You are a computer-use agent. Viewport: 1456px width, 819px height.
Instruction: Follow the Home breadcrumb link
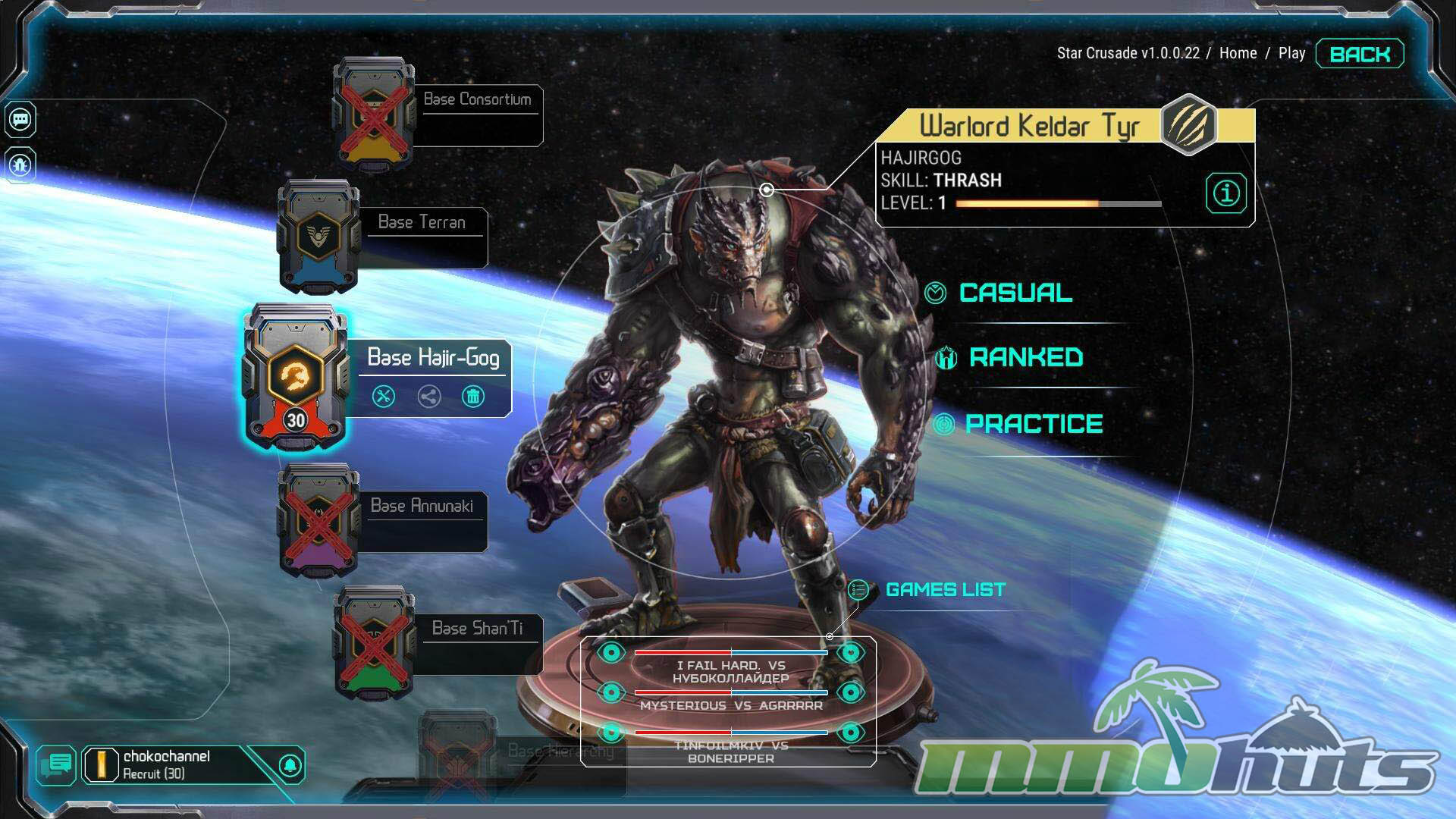1238,53
